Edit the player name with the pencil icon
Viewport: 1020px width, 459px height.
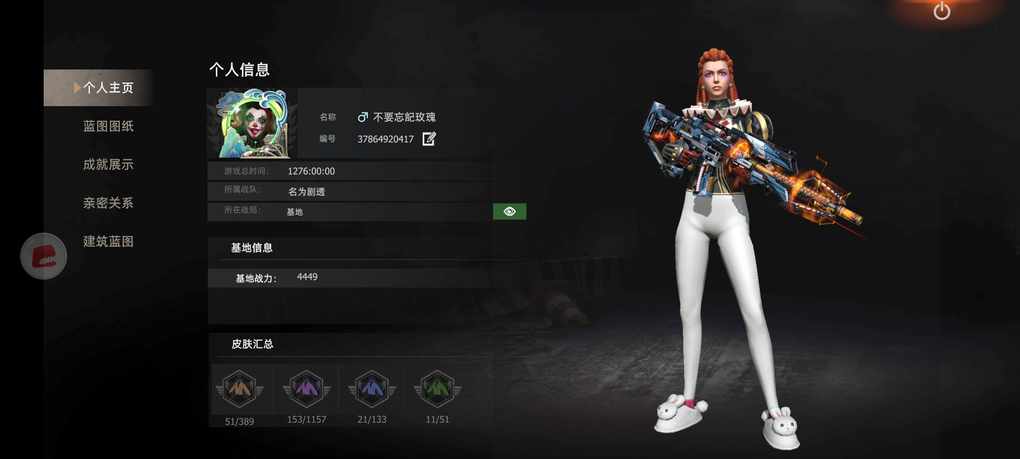pyautogui.click(x=429, y=139)
